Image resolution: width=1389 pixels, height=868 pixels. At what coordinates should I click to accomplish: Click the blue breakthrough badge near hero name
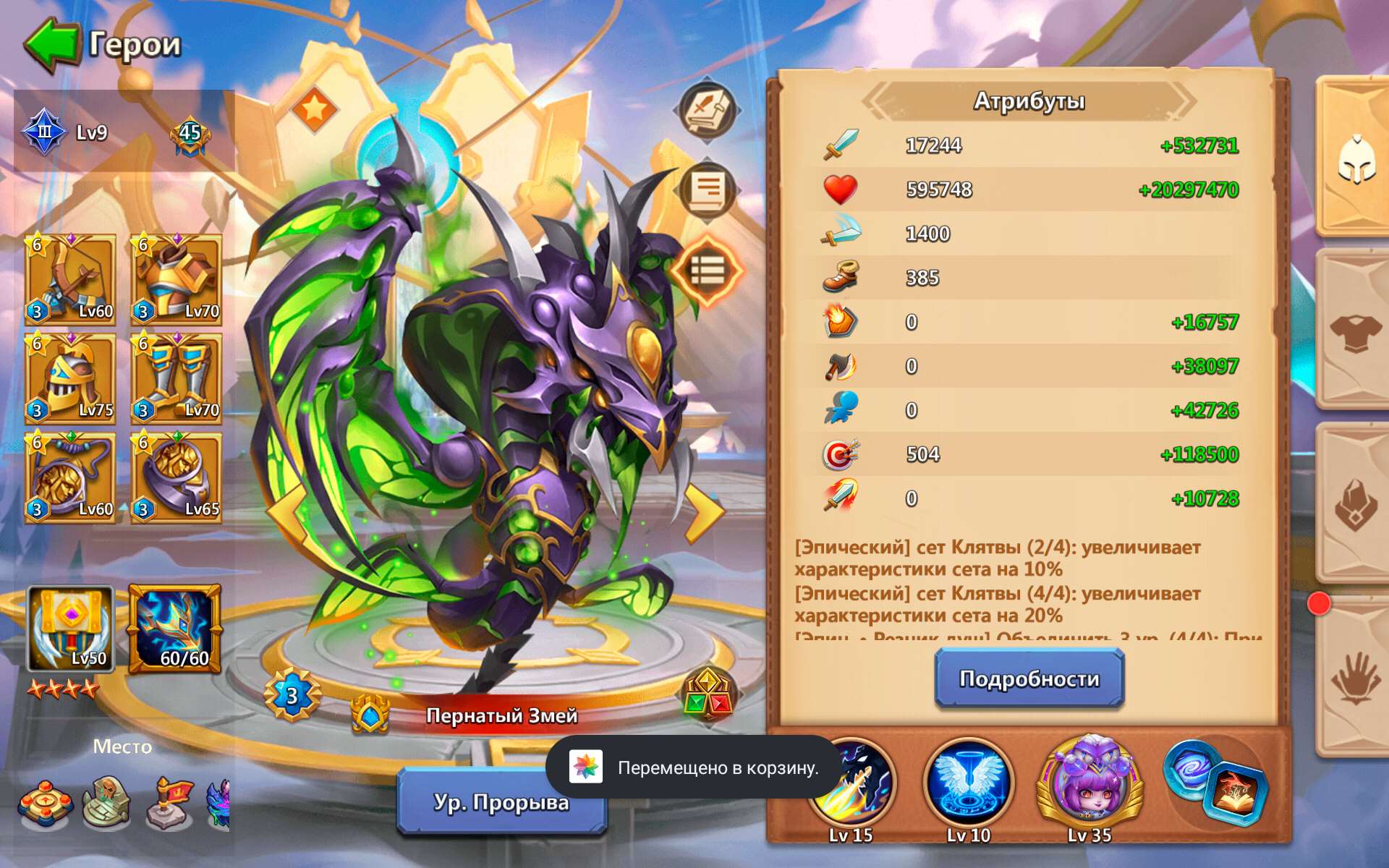[x=292, y=694]
